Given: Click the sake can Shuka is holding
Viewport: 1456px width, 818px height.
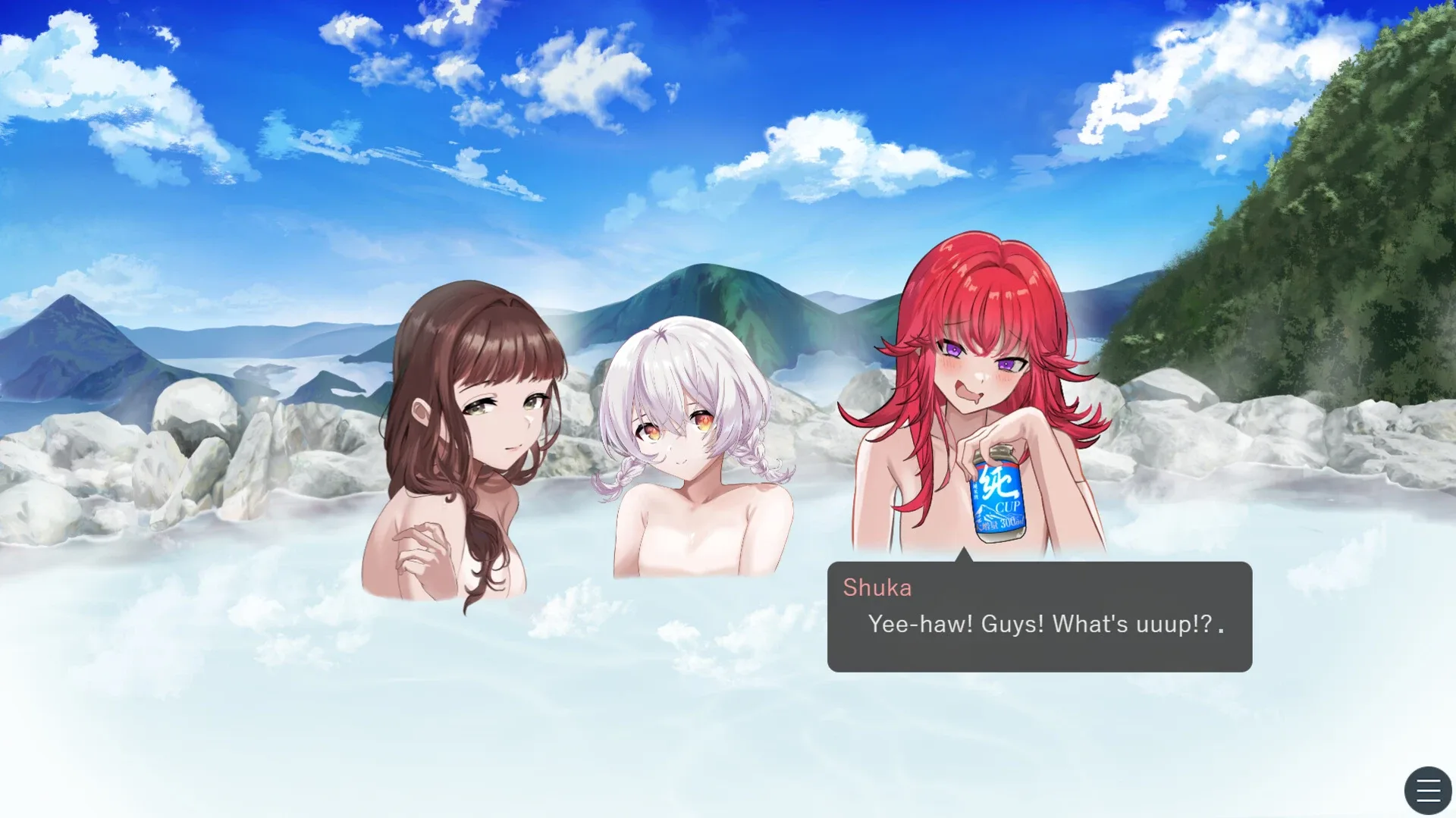Looking at the screenshot, I should (999, 497).
